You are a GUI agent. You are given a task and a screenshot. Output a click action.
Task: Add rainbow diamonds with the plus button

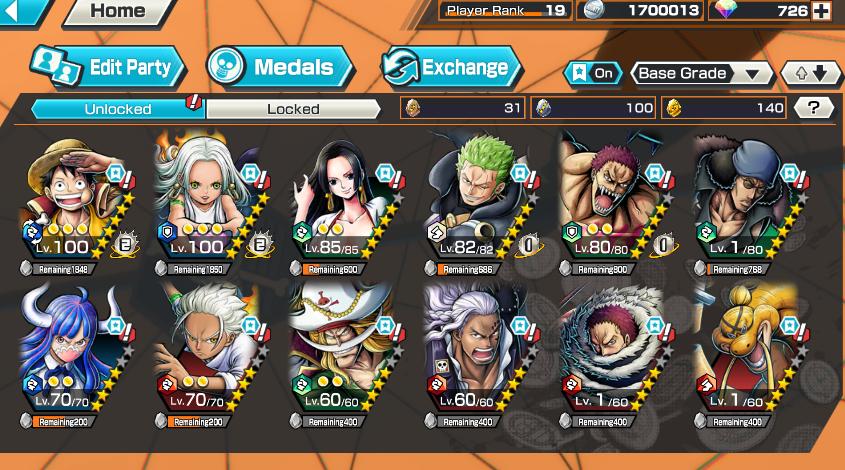click(x=821, y=11)
